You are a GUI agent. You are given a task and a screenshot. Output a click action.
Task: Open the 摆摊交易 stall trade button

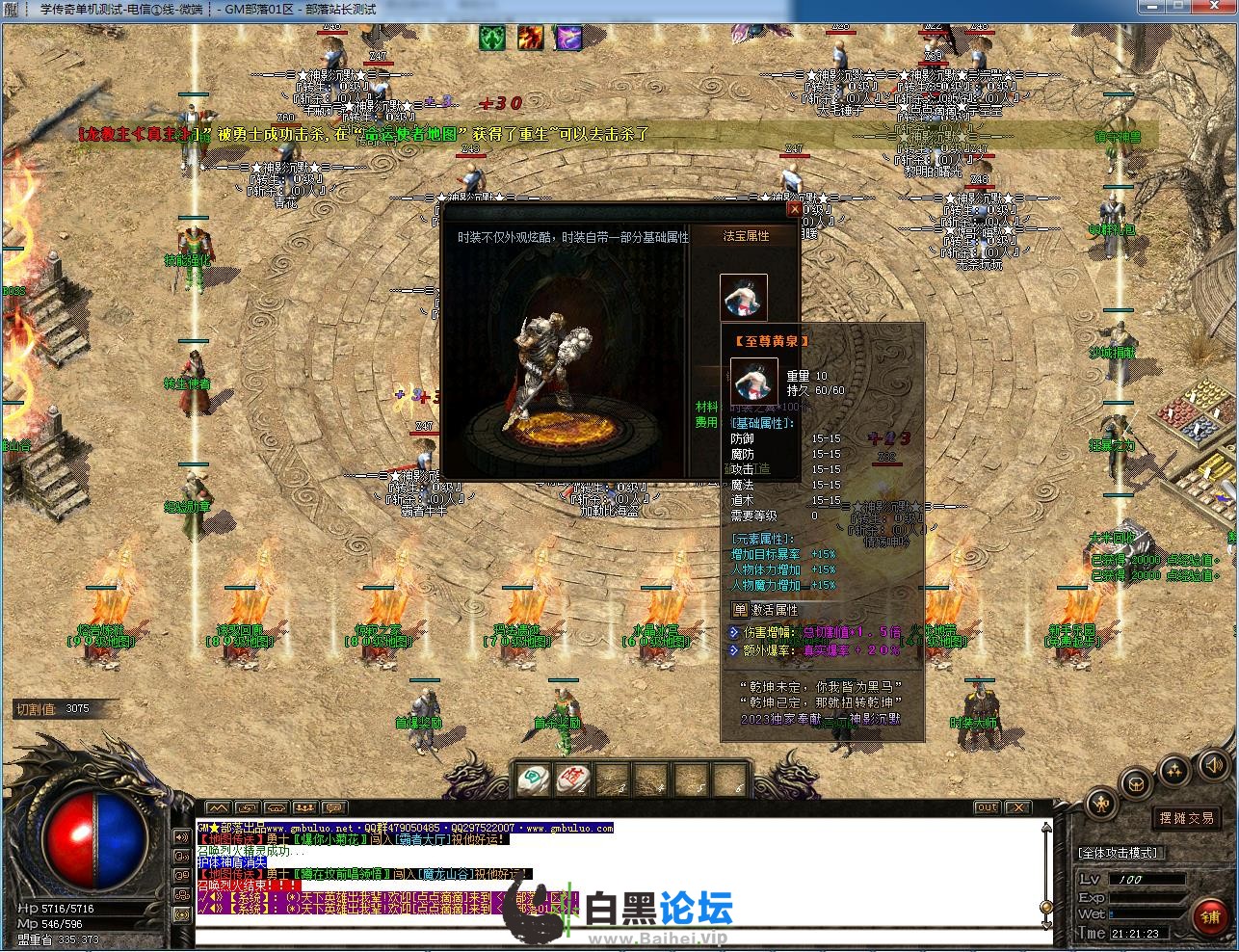[1186, 817]
